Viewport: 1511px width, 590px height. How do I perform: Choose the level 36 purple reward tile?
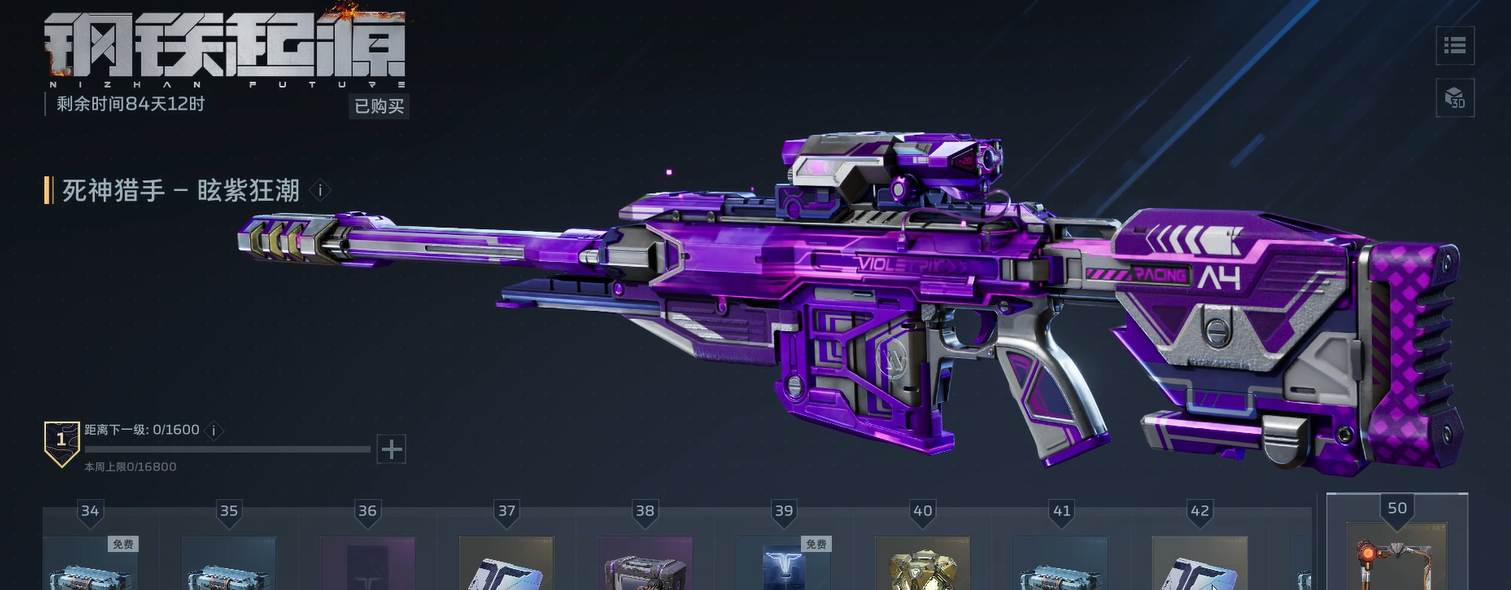367,564
